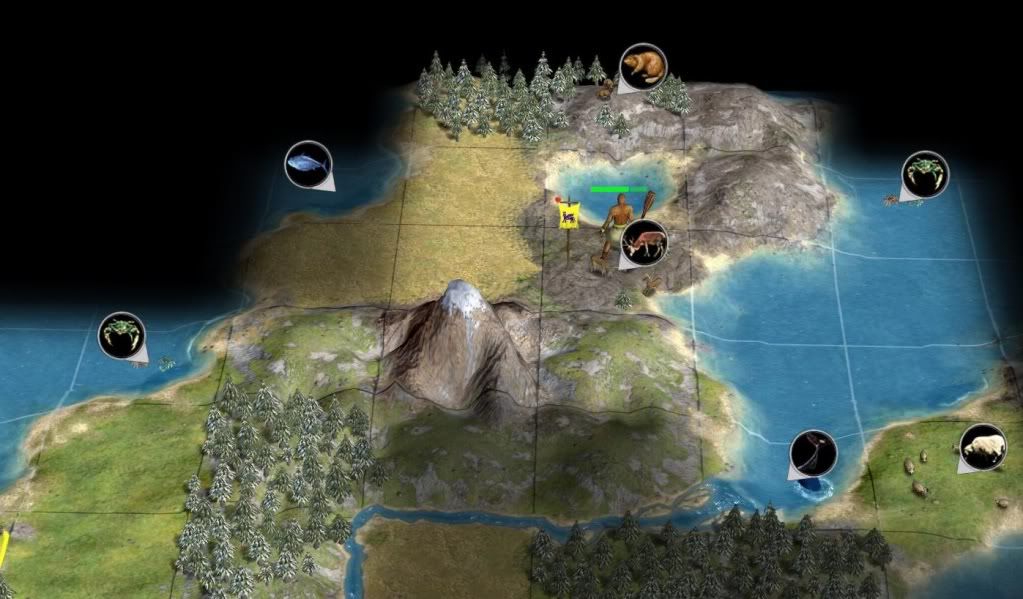Click the sheep resource bubble
1023x599 pixels.
982,447
